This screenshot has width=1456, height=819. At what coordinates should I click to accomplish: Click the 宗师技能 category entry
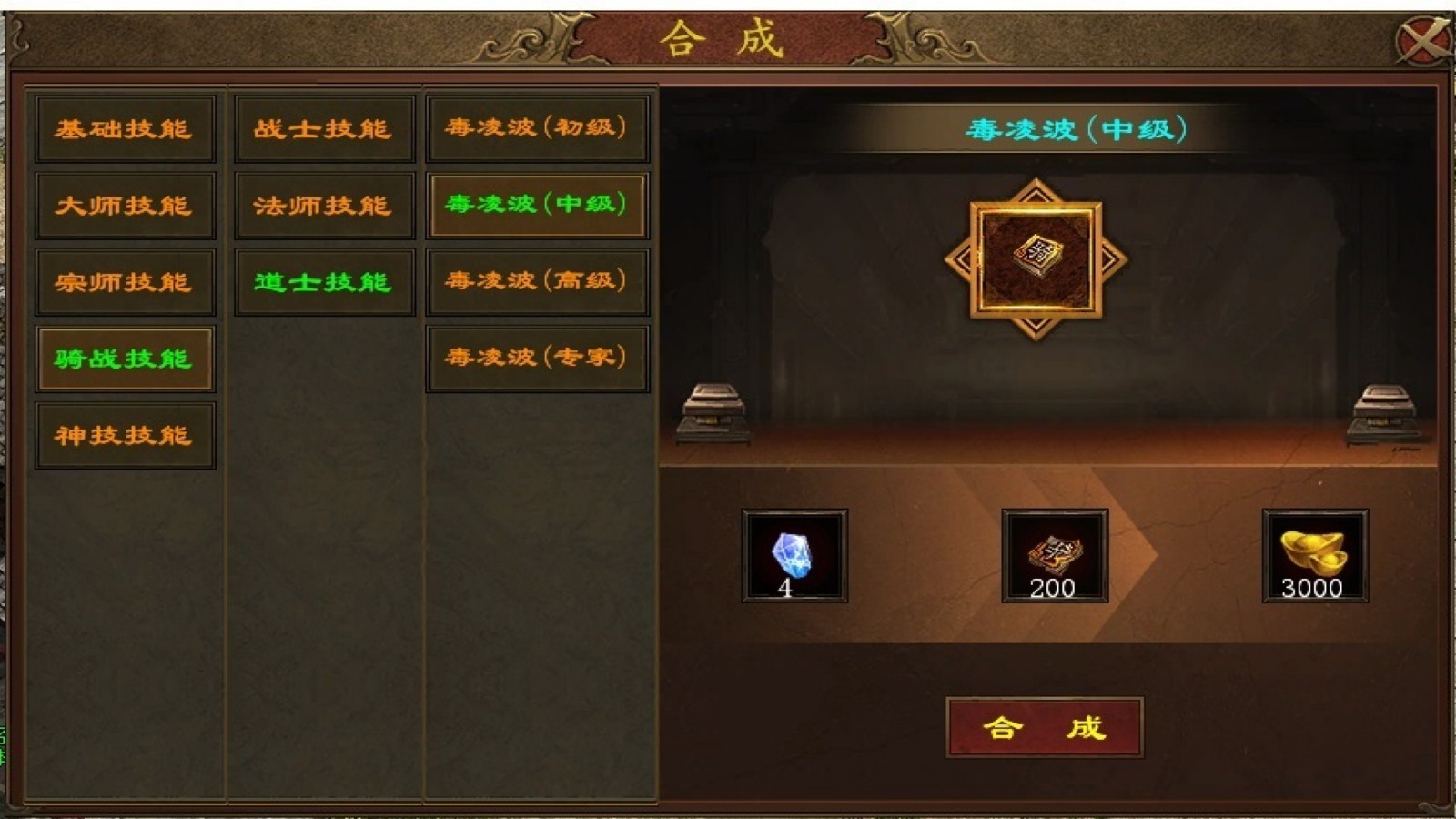click(125, 280)
